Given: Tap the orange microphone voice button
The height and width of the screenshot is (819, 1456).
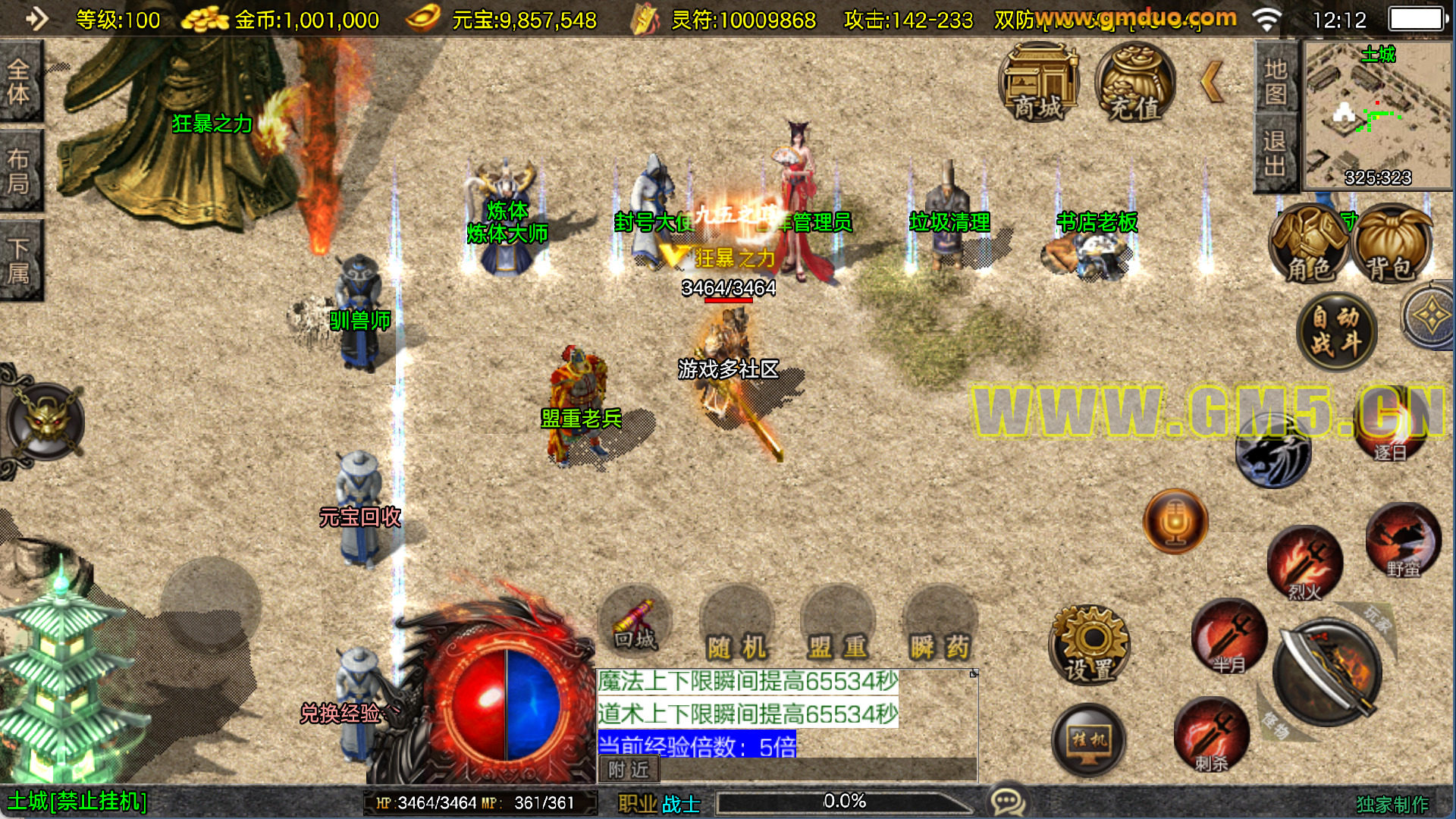Looking at the screenshot, I should click(x=1175, y=521).
